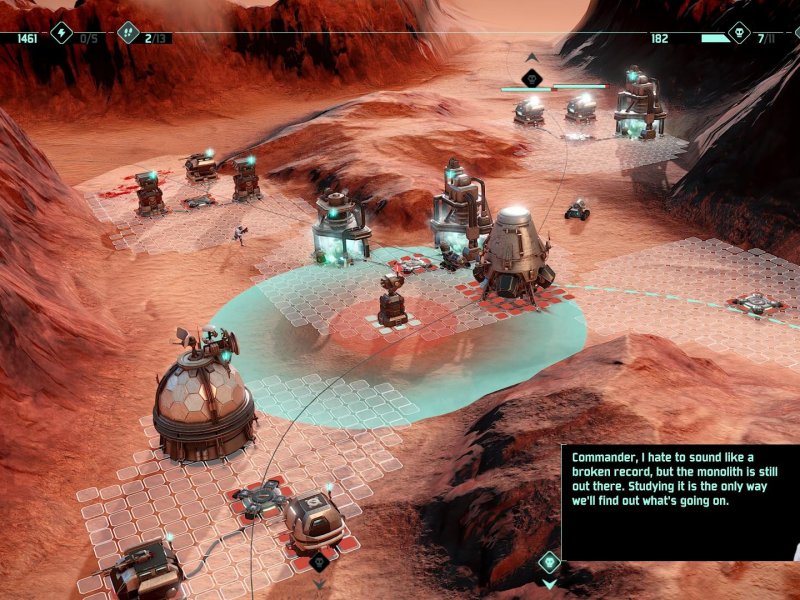Click the lightning bolt energy icon

[62, 34]
